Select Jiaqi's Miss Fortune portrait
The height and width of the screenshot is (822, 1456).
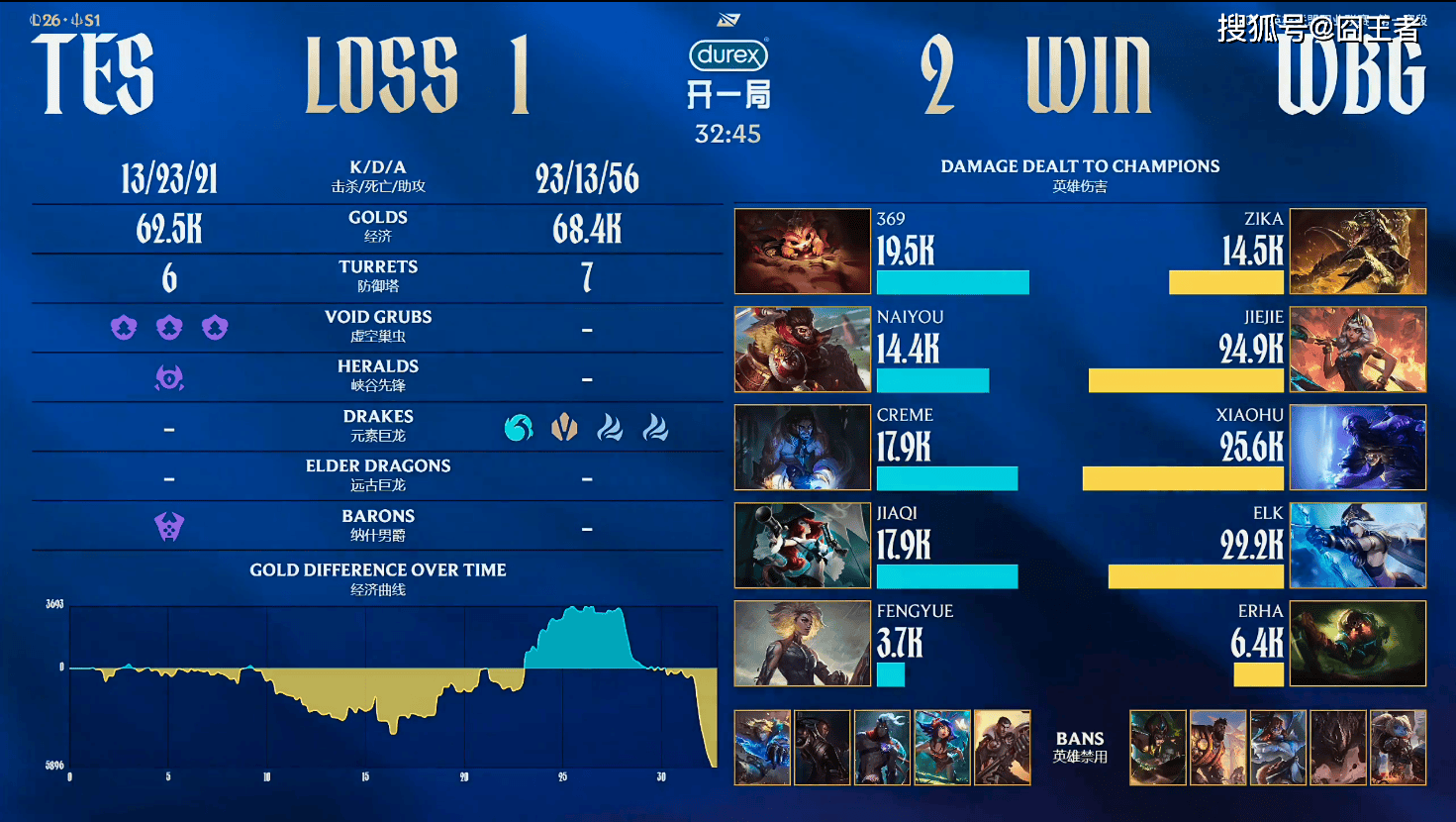(x=803, y=545)
